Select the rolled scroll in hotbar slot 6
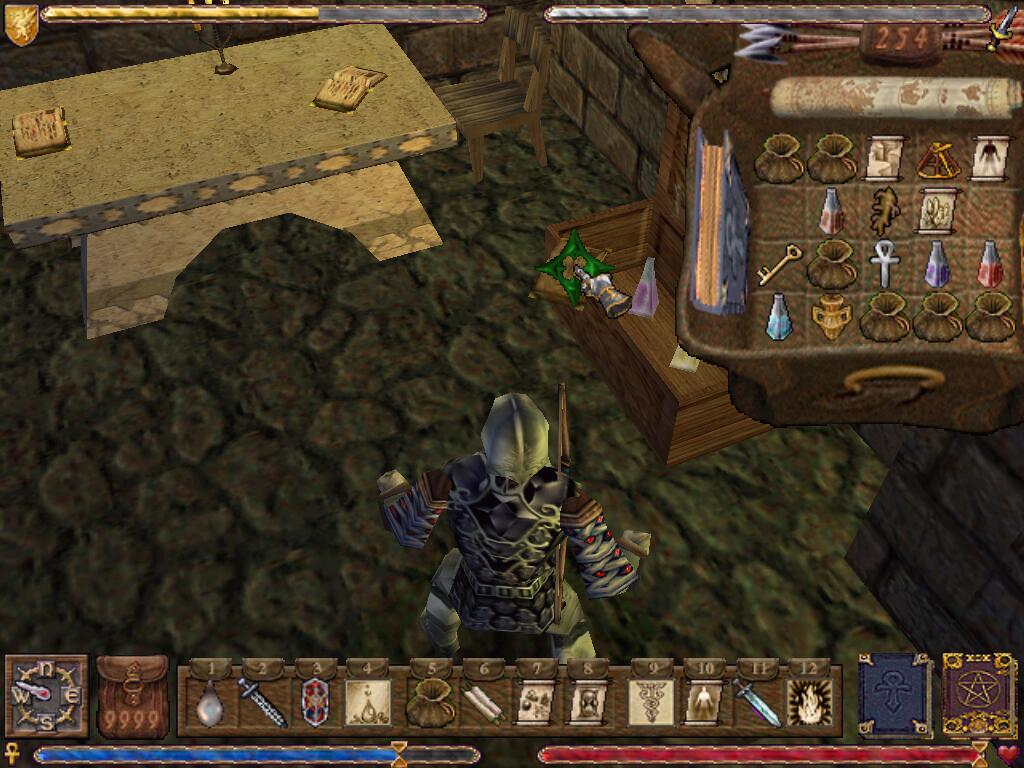Image resolution: width=1024 pixels, height=768 pixels. point(482,702)
